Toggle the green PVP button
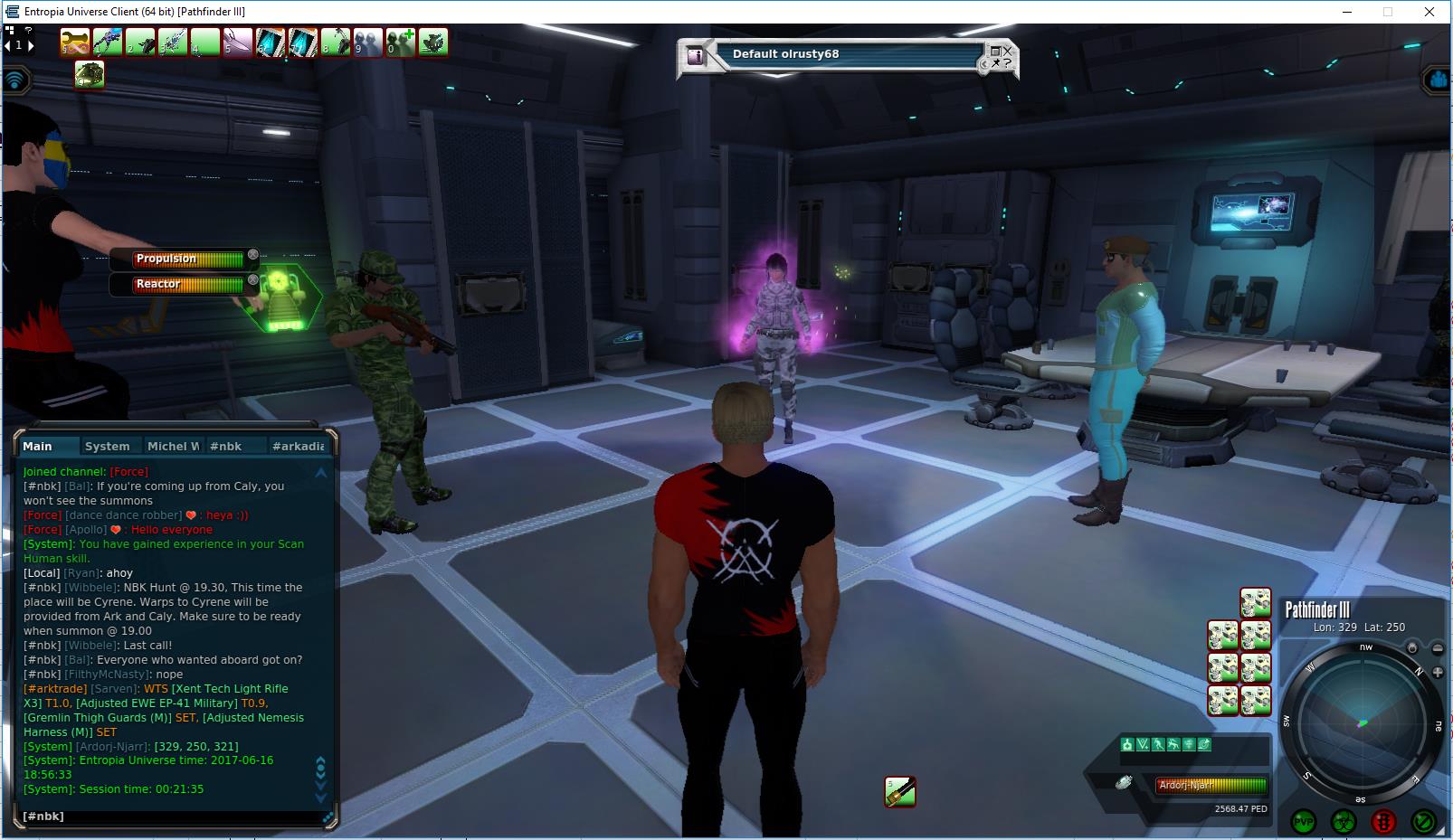The height and width of the screenshot is (840, 1453). tap(1303, 821)
